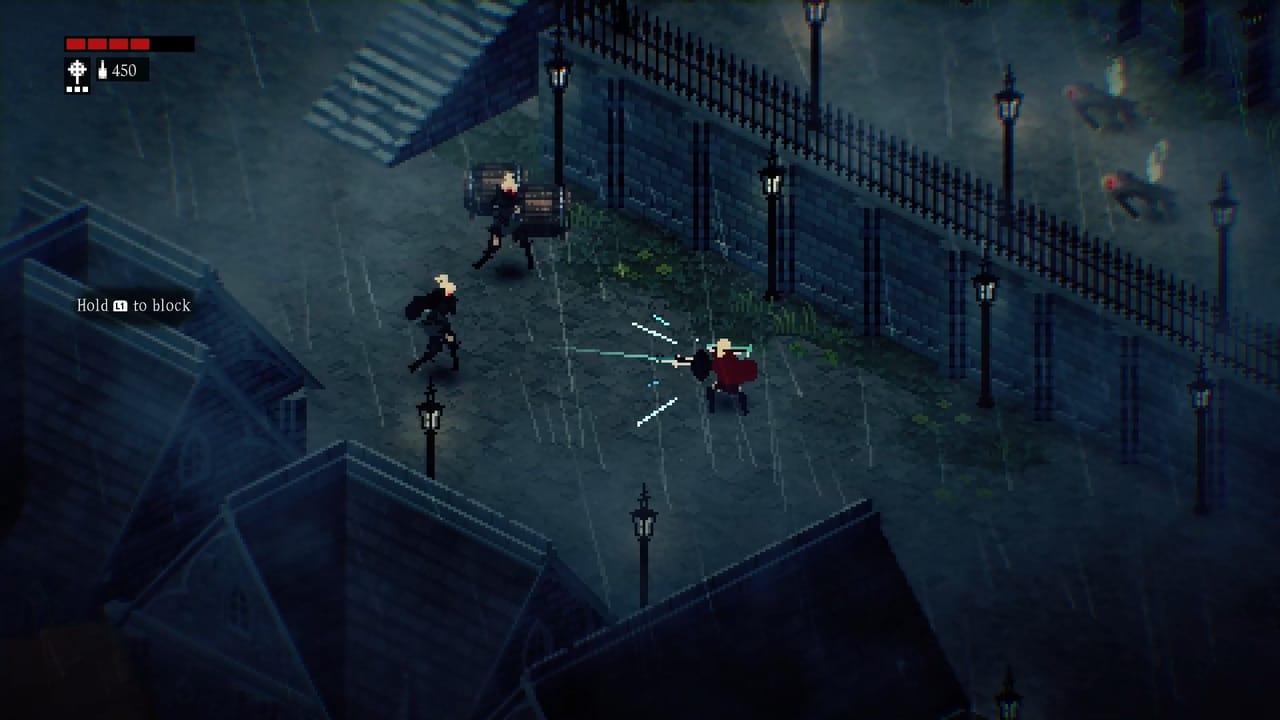The height and width of the screenshot is (720, 1280).
Task: Click the cross weapon icon in the HUD
Action: point(77,68)
